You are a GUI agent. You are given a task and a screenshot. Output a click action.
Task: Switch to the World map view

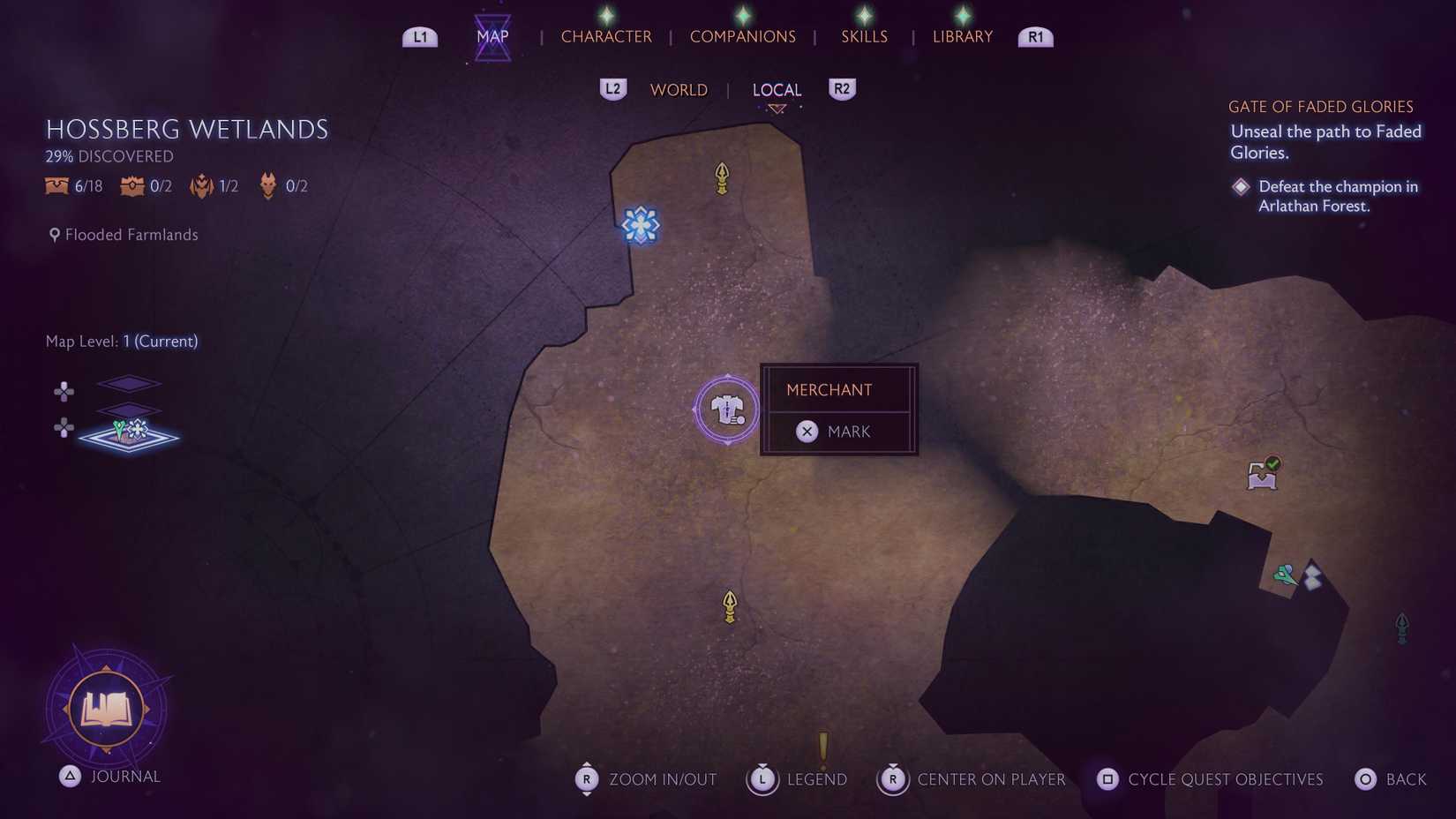pyautogui.click(x=679, y=90)
